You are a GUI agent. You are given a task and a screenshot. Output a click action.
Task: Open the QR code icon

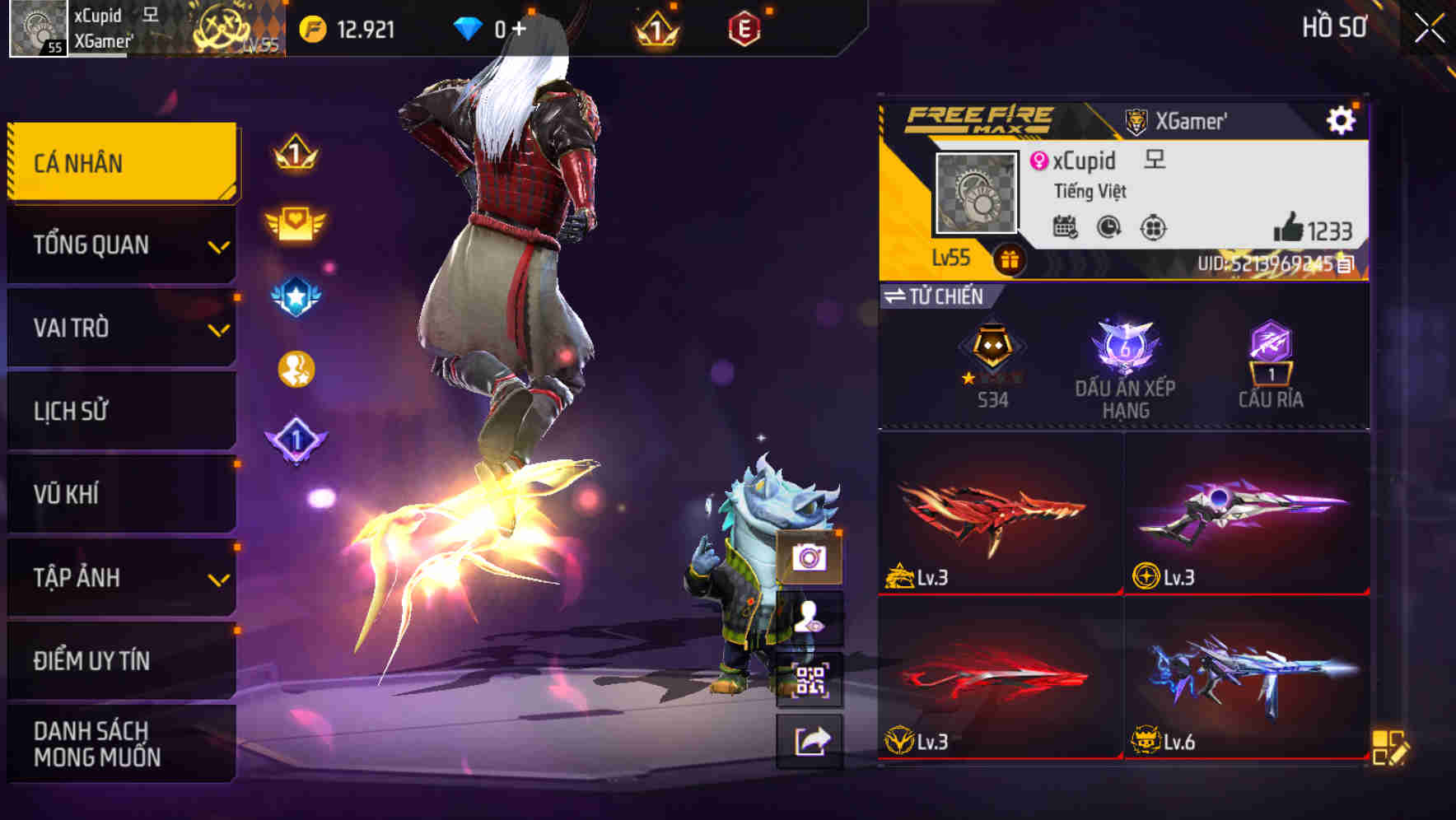811,676
